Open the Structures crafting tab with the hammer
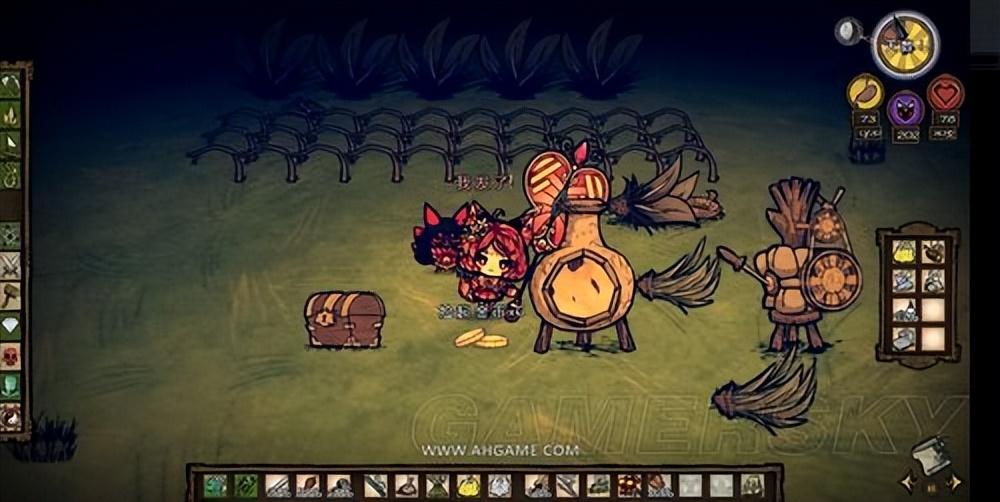Viewport: 1000px width, 502px height. point(11,295)
